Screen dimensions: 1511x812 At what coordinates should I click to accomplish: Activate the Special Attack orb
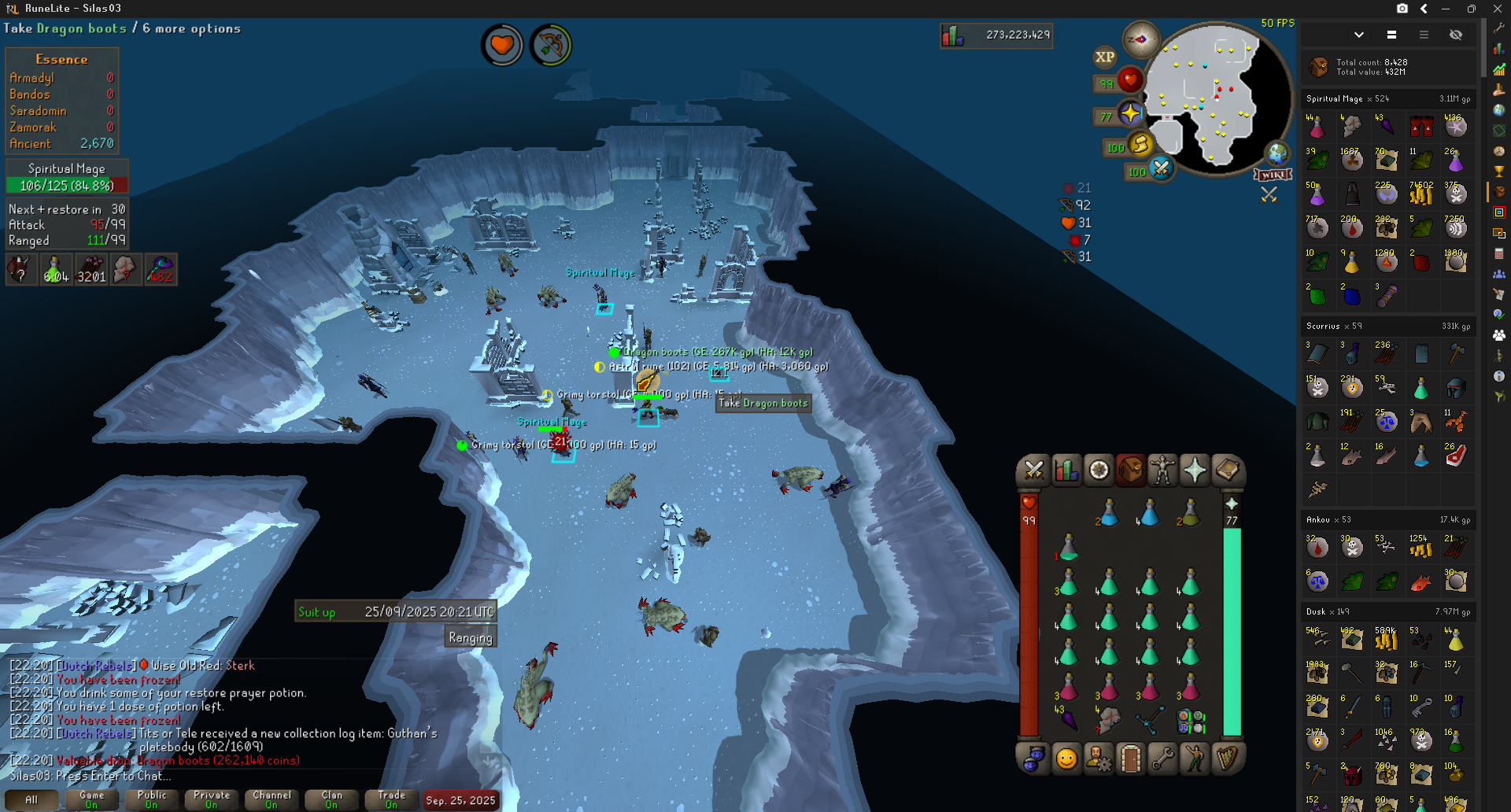click(x=1160, y=168)
